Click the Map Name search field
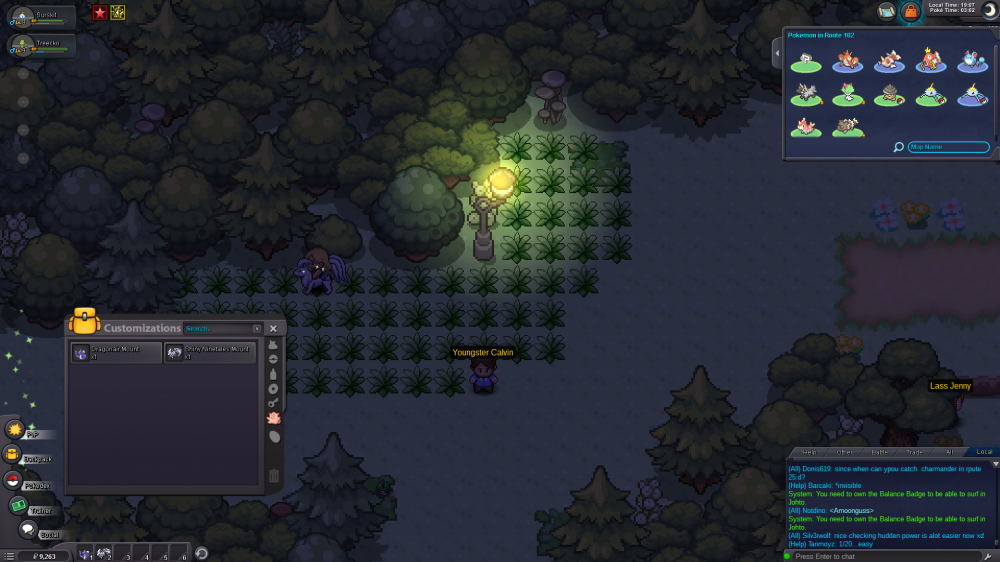The image size is (1000, 562). (948, 147)
